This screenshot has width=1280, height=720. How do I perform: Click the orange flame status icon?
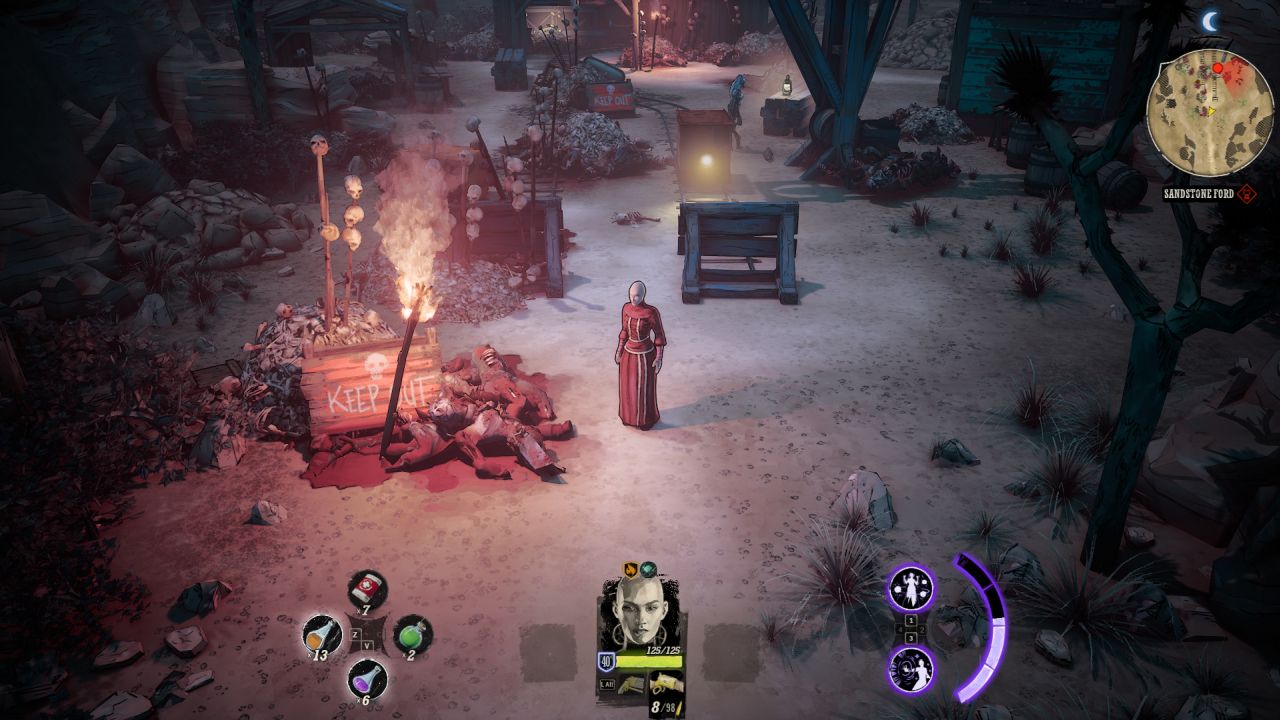click(631, 569)
